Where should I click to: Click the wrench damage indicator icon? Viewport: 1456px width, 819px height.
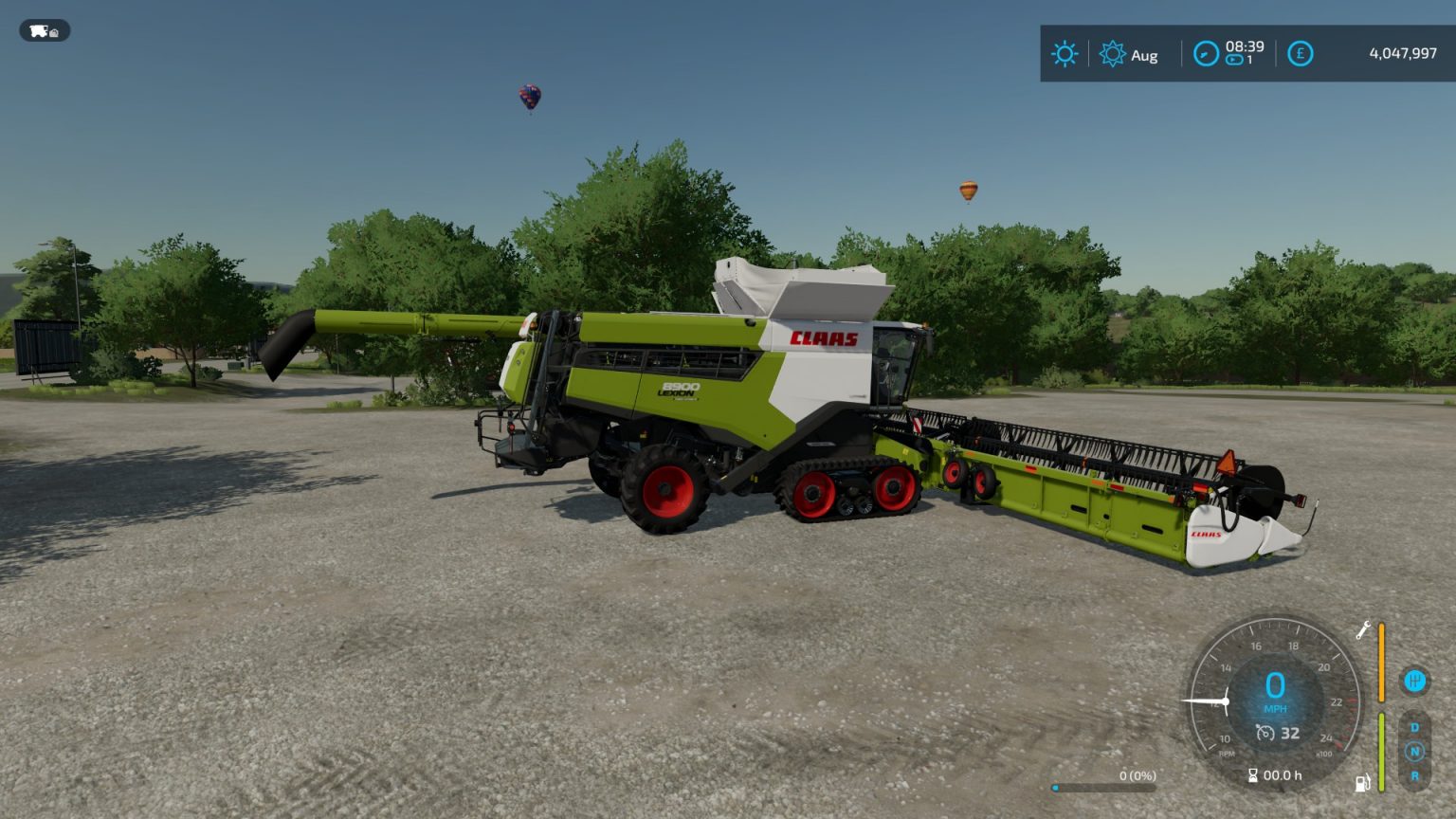tap(1363, 630)
